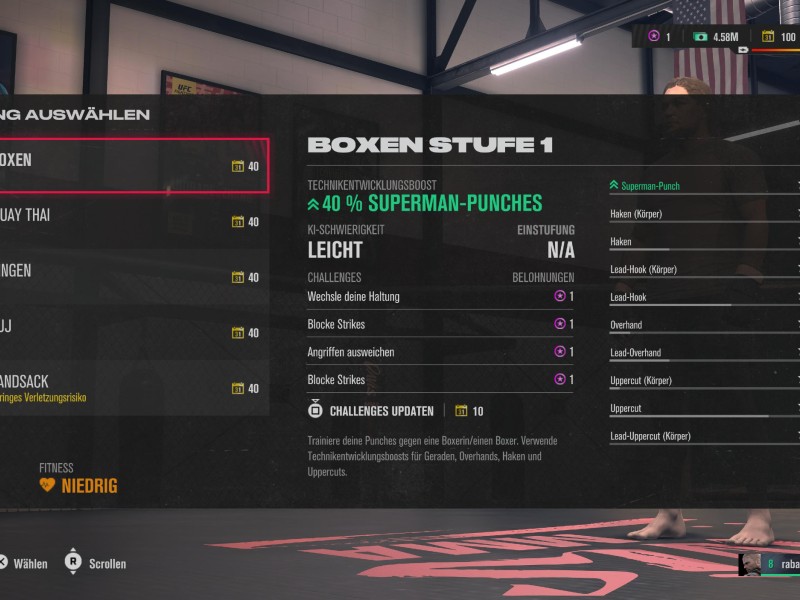Click the Challenges Updaten option
This screenshot has height=600, width=800.
tap(381, 411)
